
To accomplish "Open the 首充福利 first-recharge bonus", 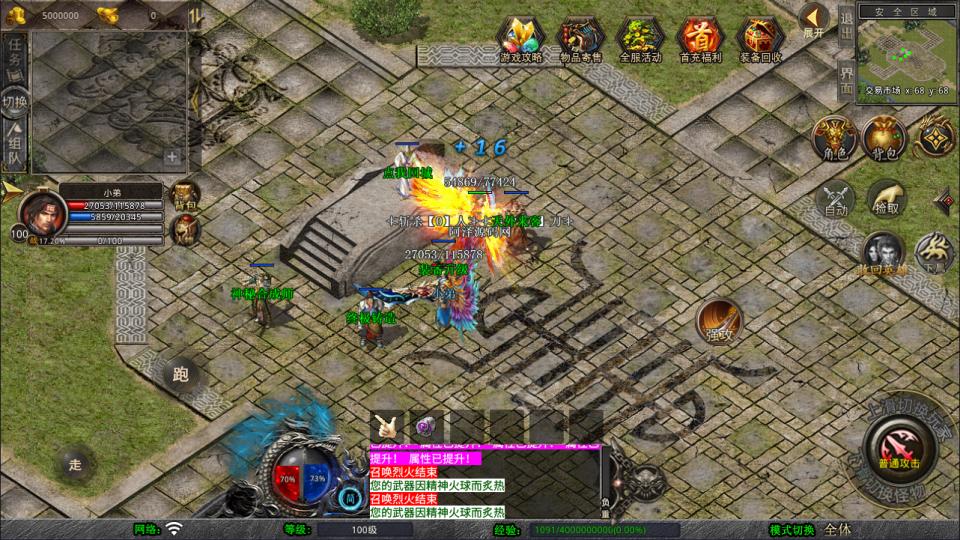I will (700, 40).
